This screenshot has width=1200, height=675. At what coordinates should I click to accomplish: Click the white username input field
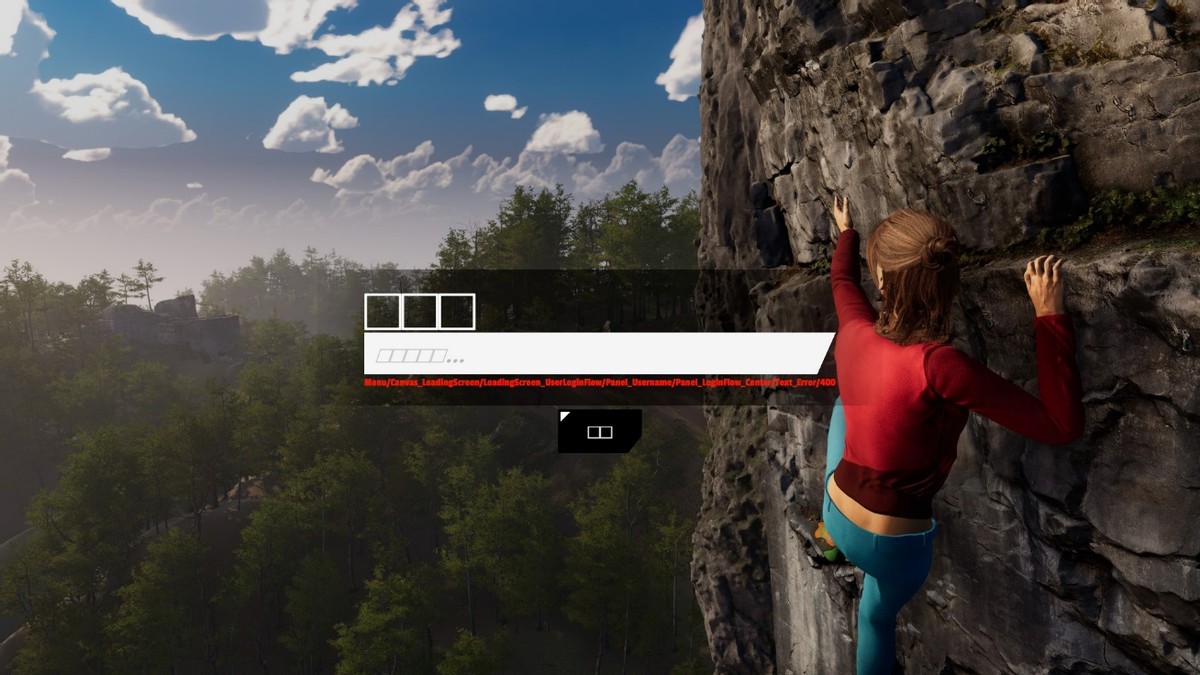tap(597, 354)
